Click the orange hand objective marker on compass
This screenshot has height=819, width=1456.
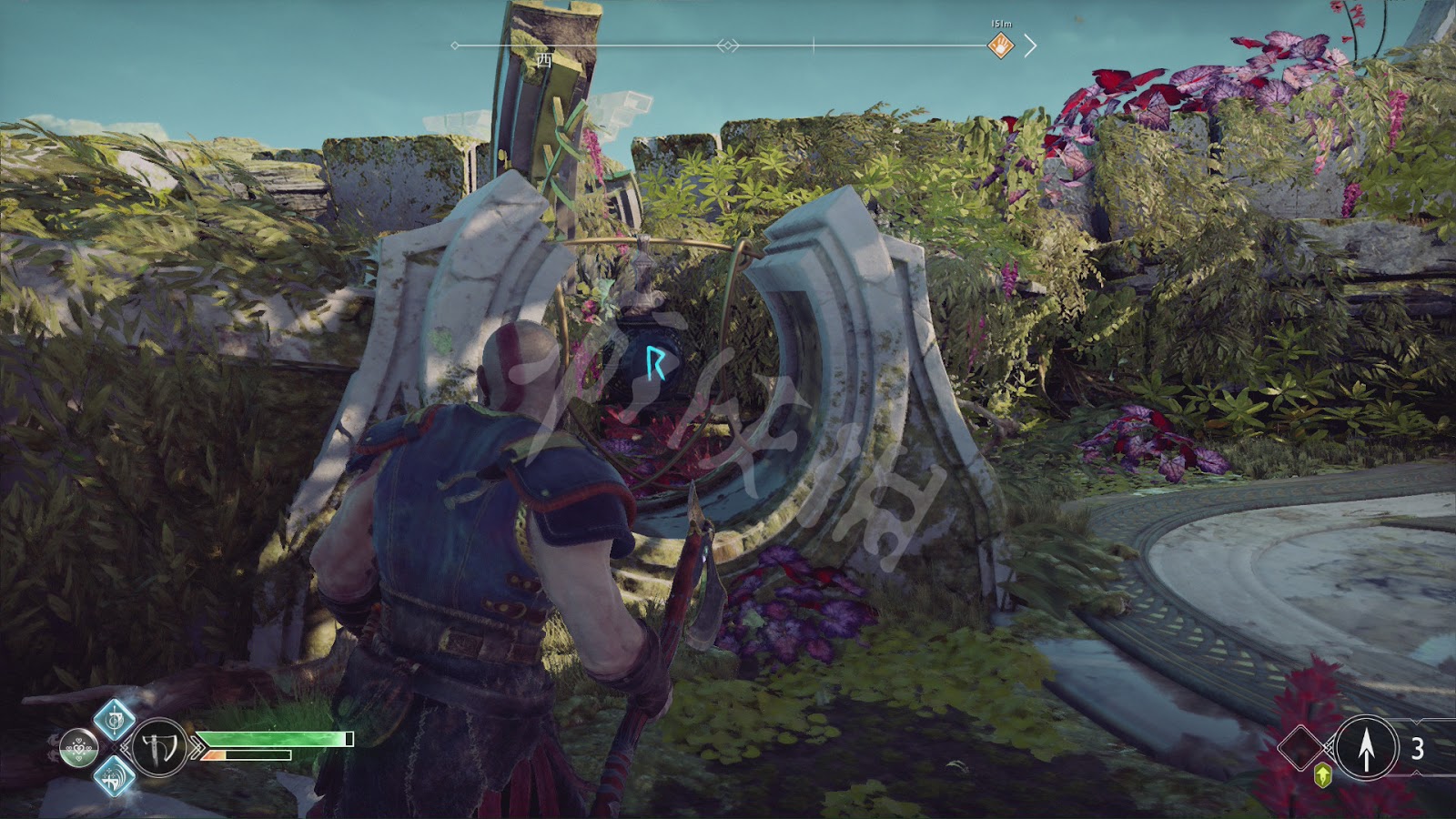(x=1001, y=45)
